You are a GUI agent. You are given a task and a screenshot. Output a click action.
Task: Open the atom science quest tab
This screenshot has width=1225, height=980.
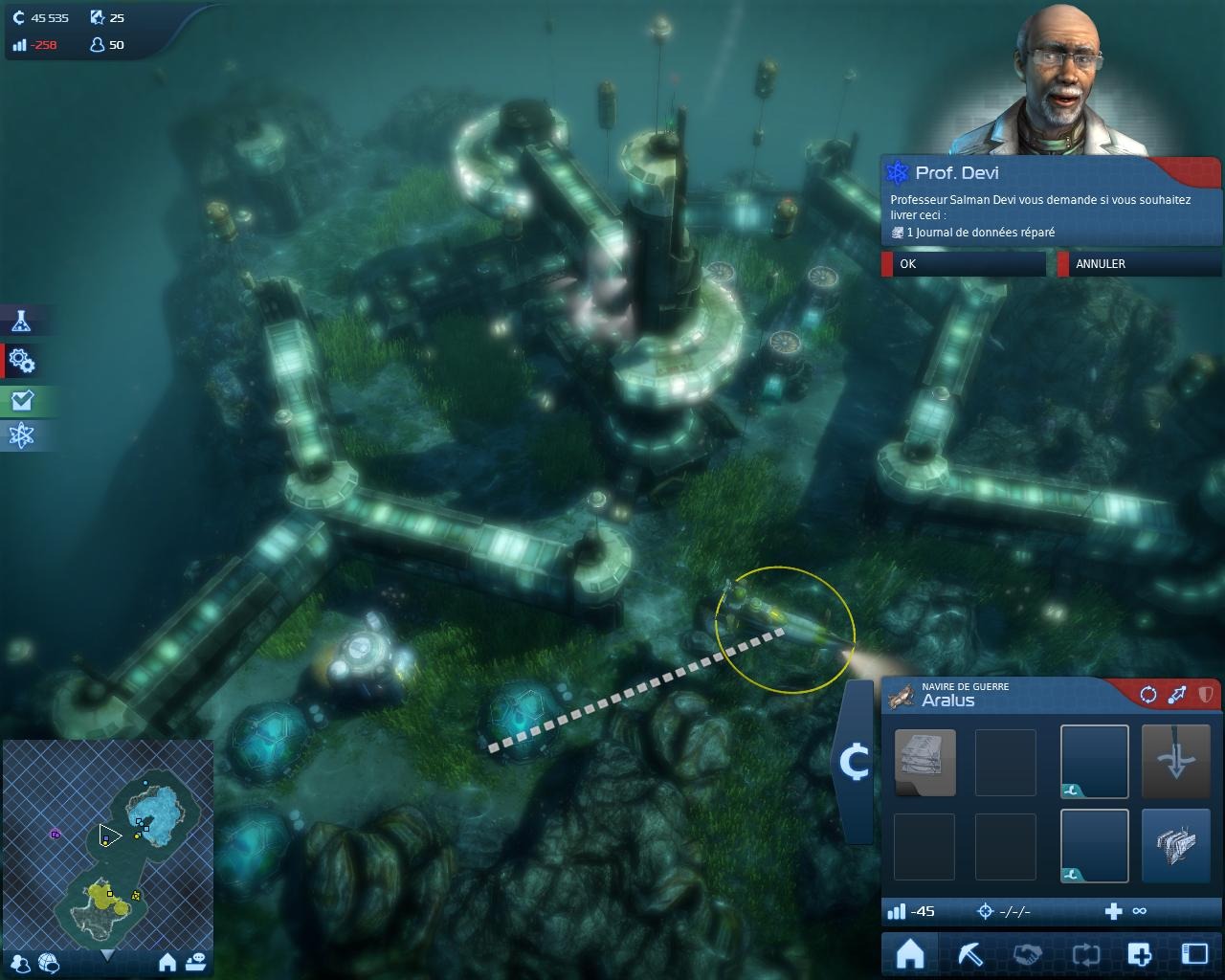[x=21, y=435]
